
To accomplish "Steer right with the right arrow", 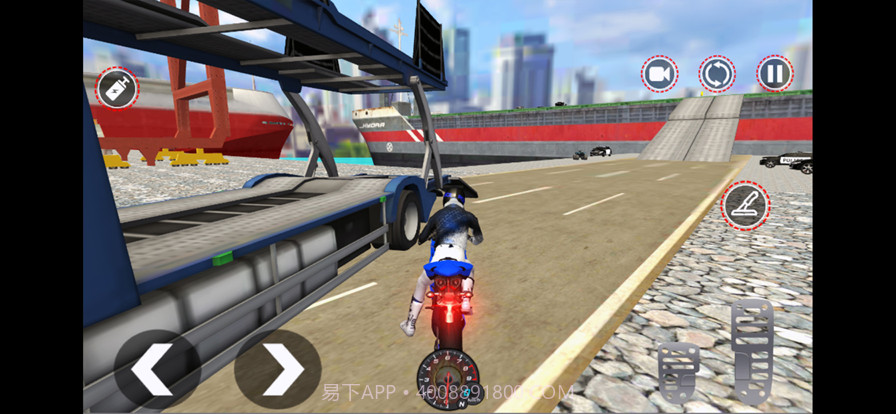I will point(277,370).
